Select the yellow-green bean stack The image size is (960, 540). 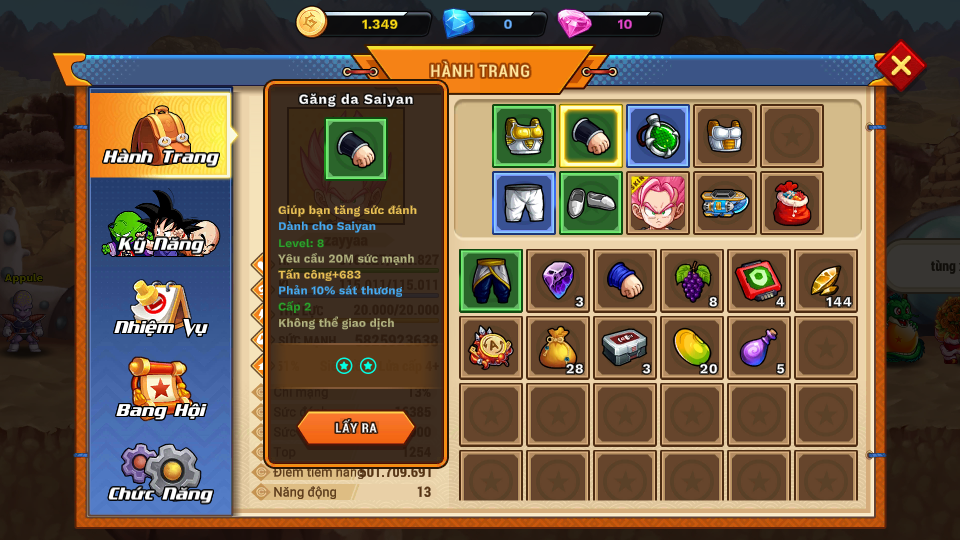[x=692, y=348]
